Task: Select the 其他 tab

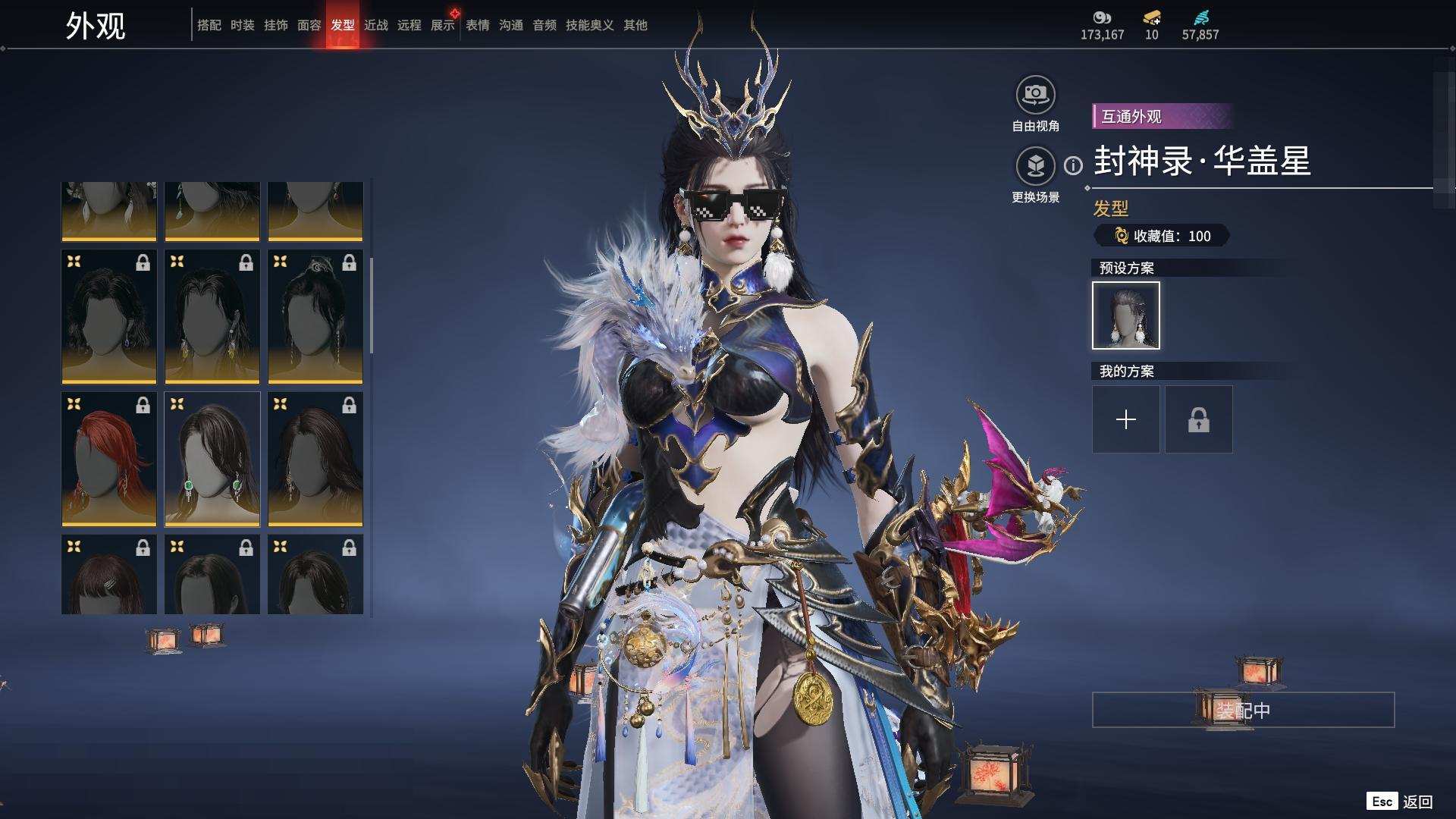Action: [635, 25]
